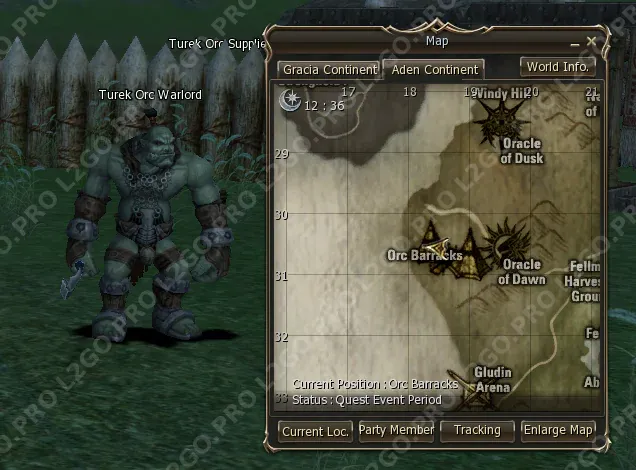
Task: Open World Info panel
Action: 557,67
